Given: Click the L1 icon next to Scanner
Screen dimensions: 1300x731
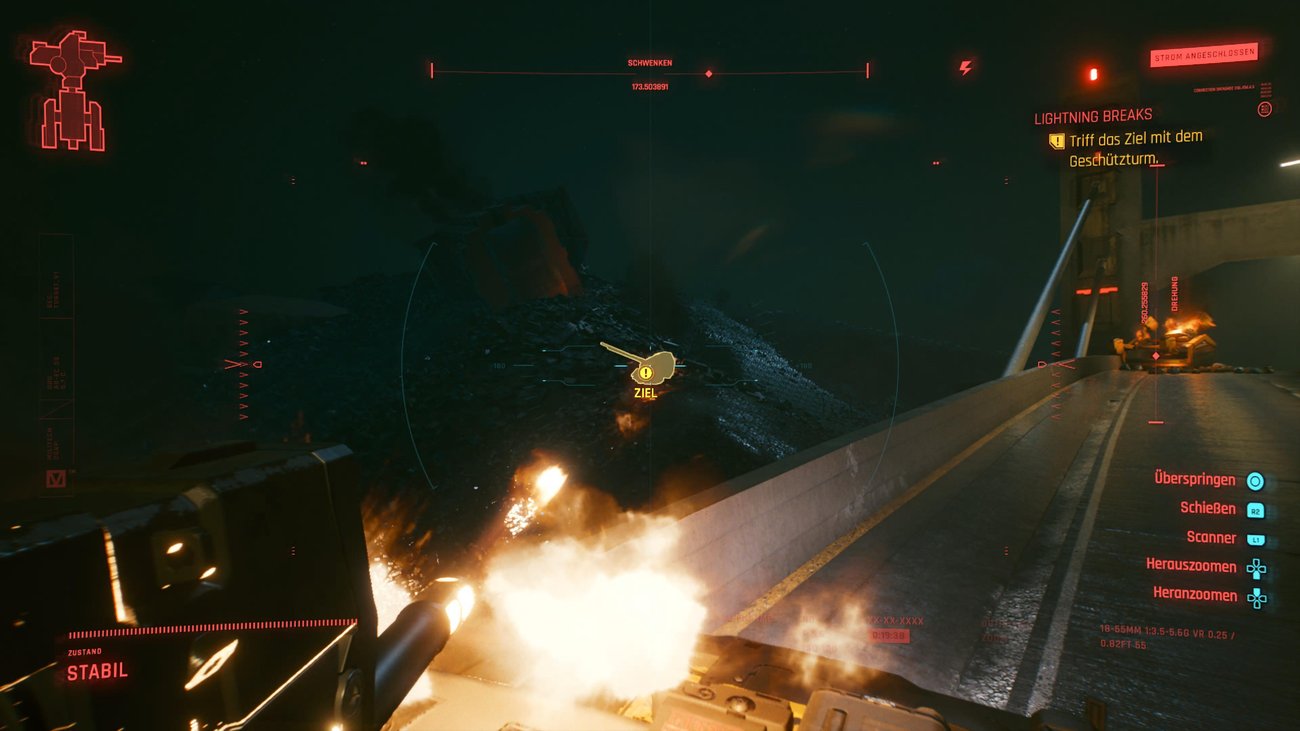Looking at the screenshot, I should pyautogui.click(x=1258, y=537).
